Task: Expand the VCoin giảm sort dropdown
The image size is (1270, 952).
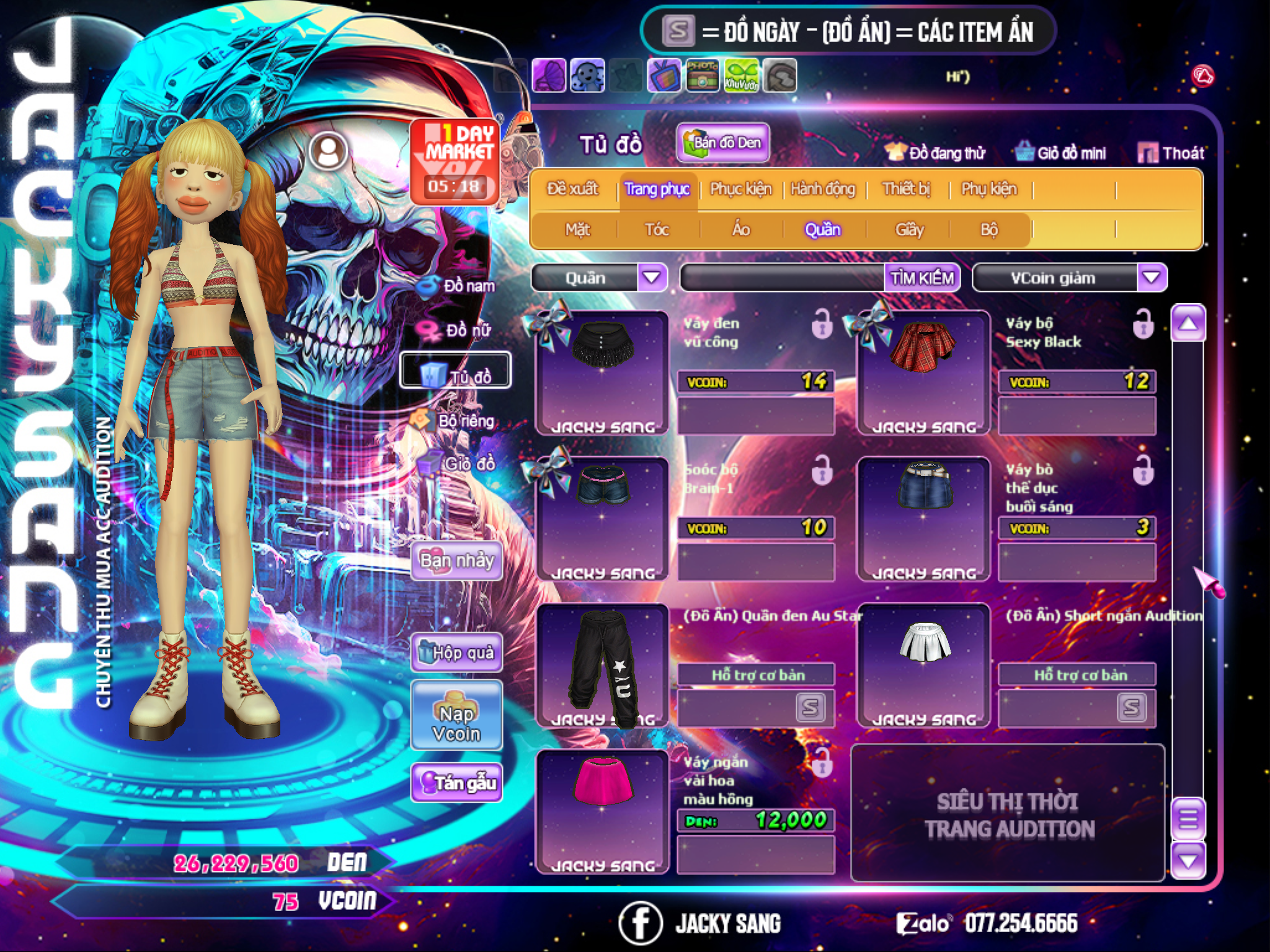Action: tap(1151, 278)
